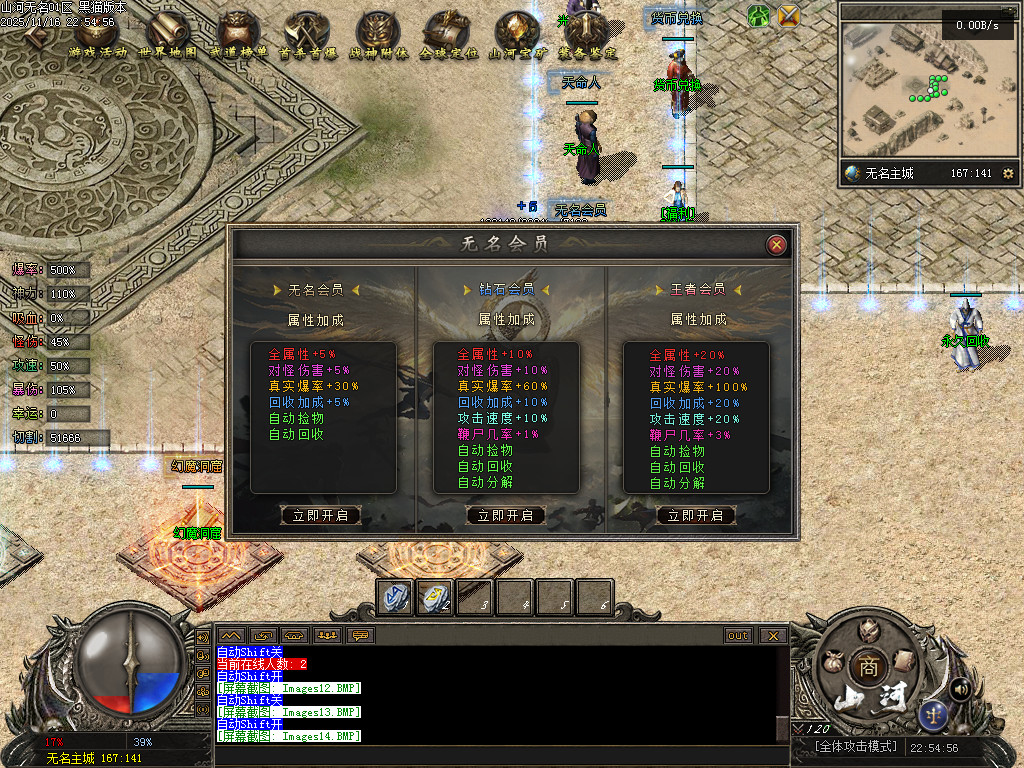Open the 商 shop button

[866, 667]
